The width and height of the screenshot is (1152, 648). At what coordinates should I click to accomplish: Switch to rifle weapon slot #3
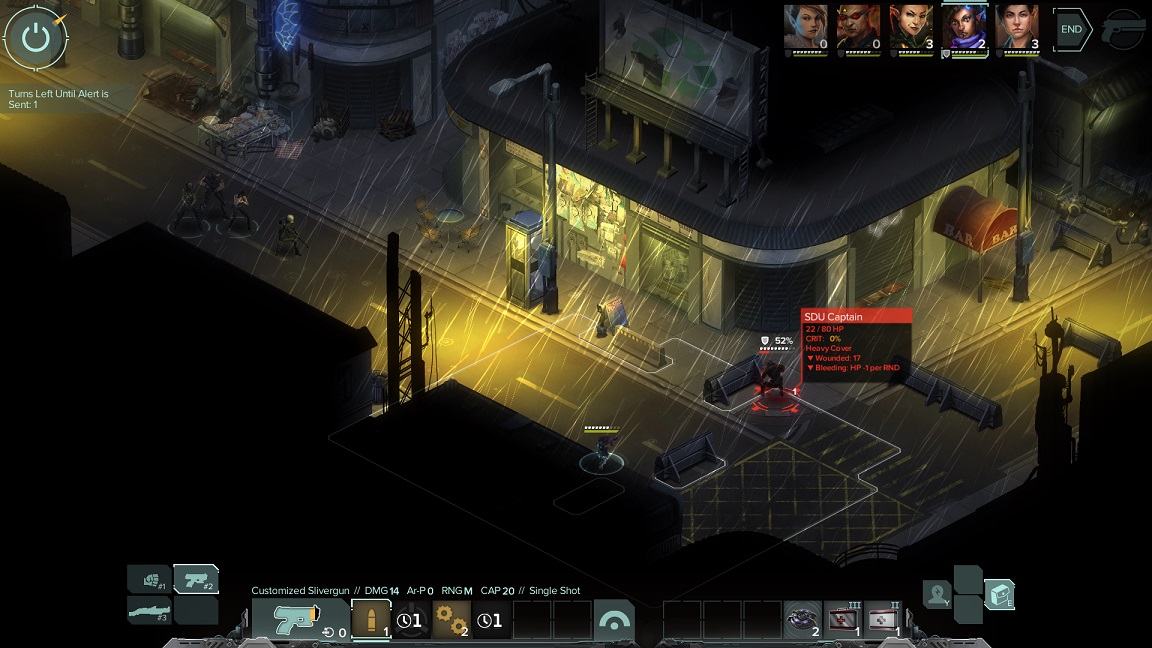pyautogui.click(x=149, y=610)
